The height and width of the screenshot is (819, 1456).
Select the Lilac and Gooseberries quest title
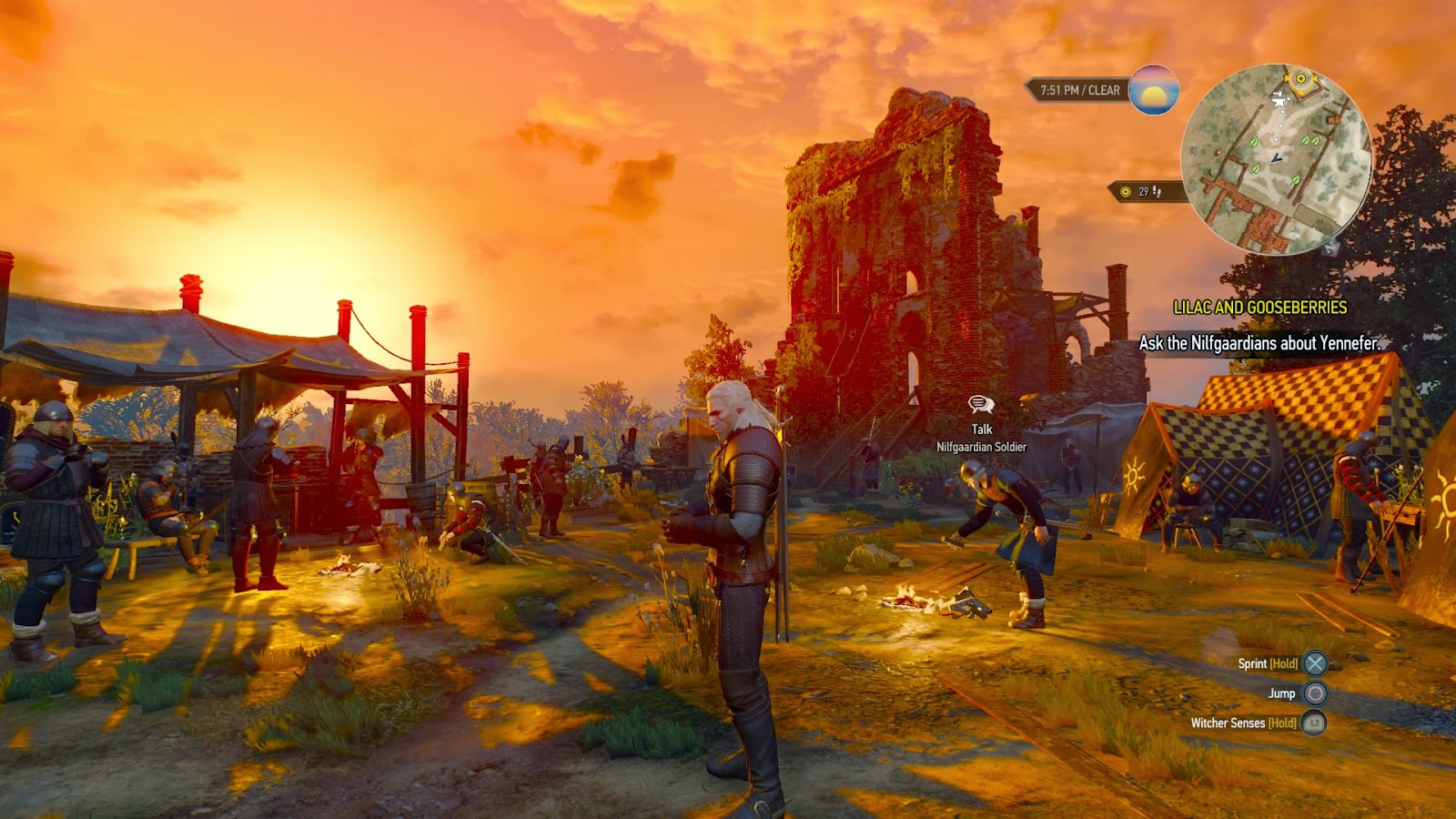click(x=1259, y=308)
